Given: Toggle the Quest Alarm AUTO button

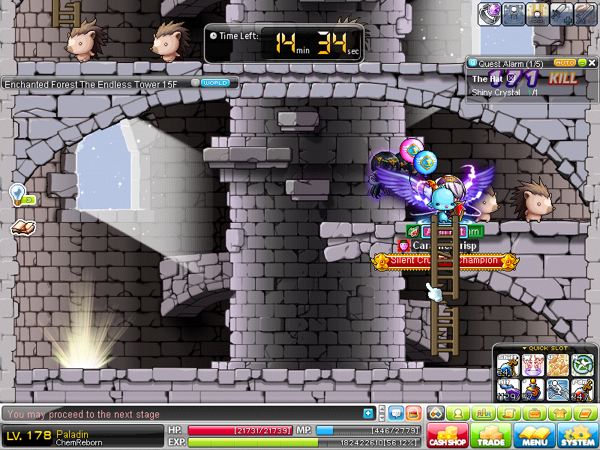Looking at the screenshot, I should 564,63.
